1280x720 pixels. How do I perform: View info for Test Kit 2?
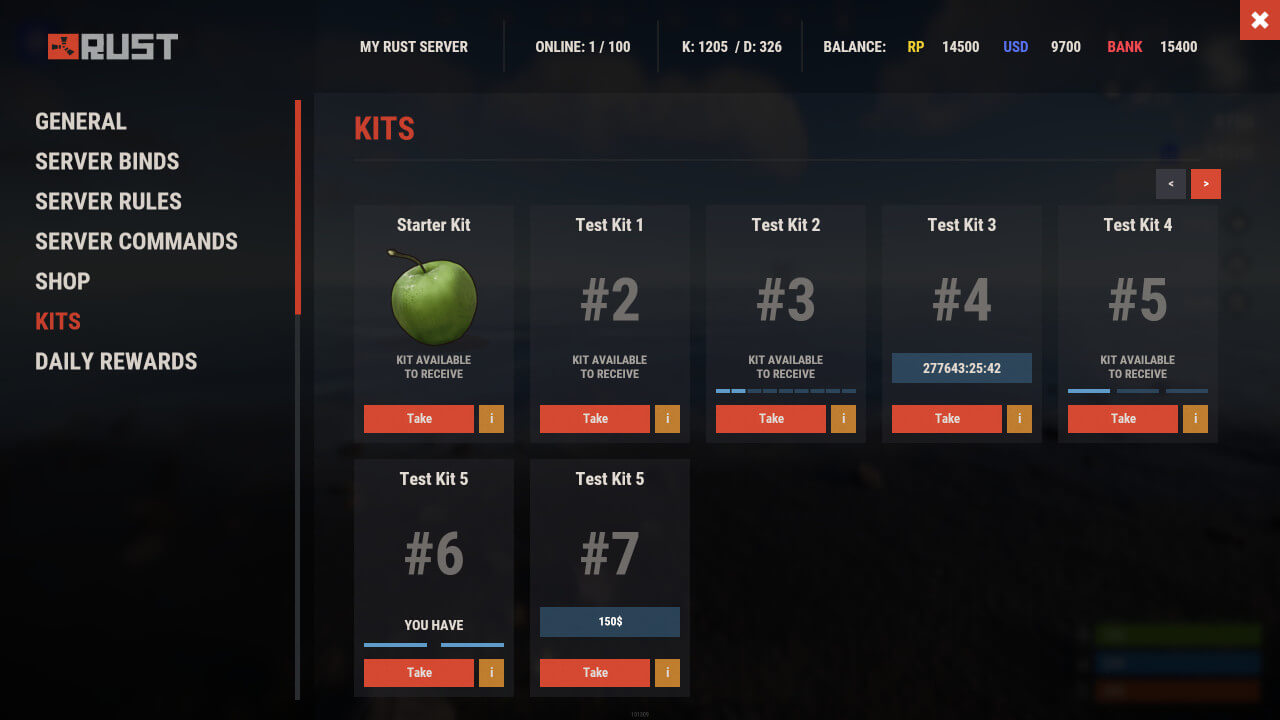(843, 419)
